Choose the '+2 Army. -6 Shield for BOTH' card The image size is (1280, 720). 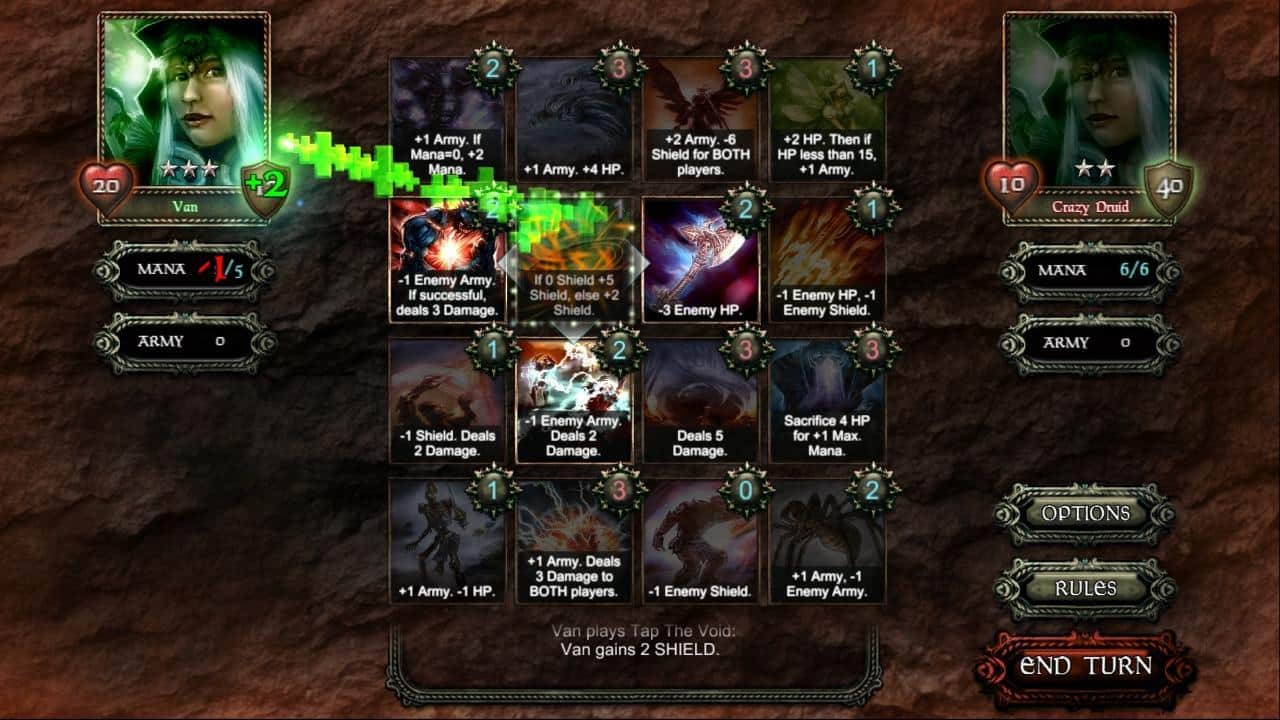click(700, 120)
